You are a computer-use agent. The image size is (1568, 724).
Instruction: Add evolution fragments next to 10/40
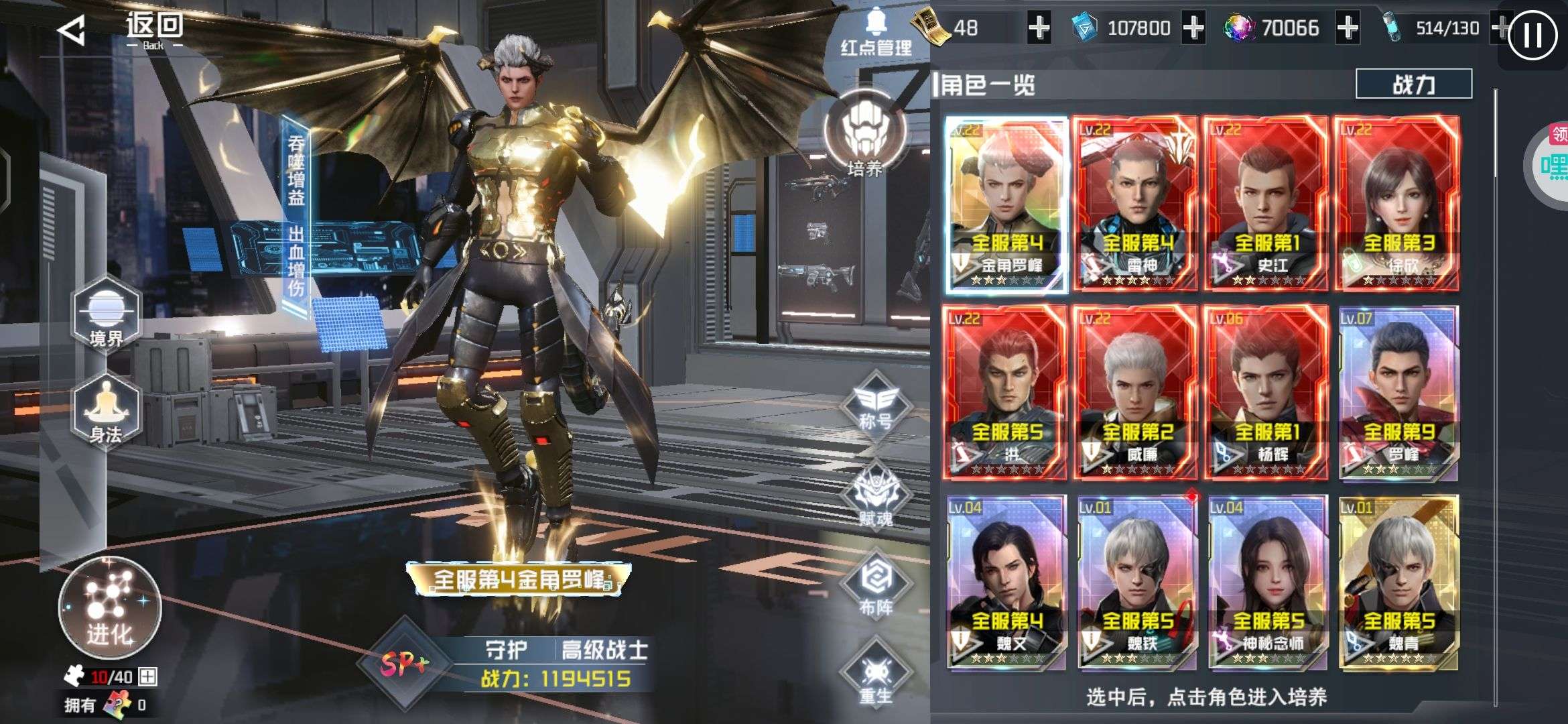click(147, 677)
